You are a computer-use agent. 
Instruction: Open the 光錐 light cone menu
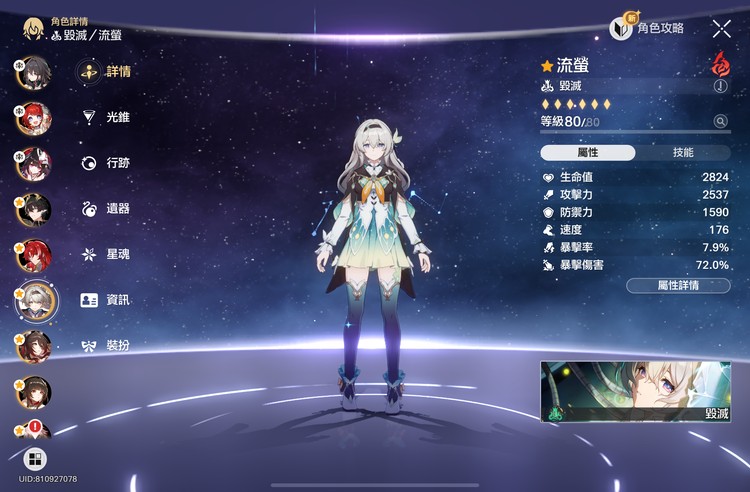pos(105,117)
